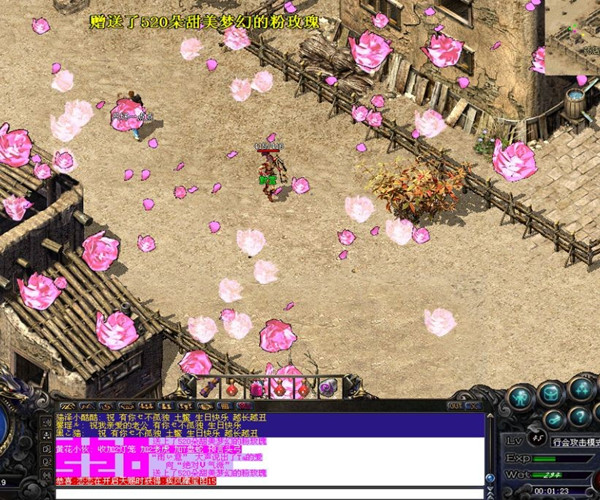600x500 pixels.
Task: Open the minimap in the corner
Action: point(572,40)
